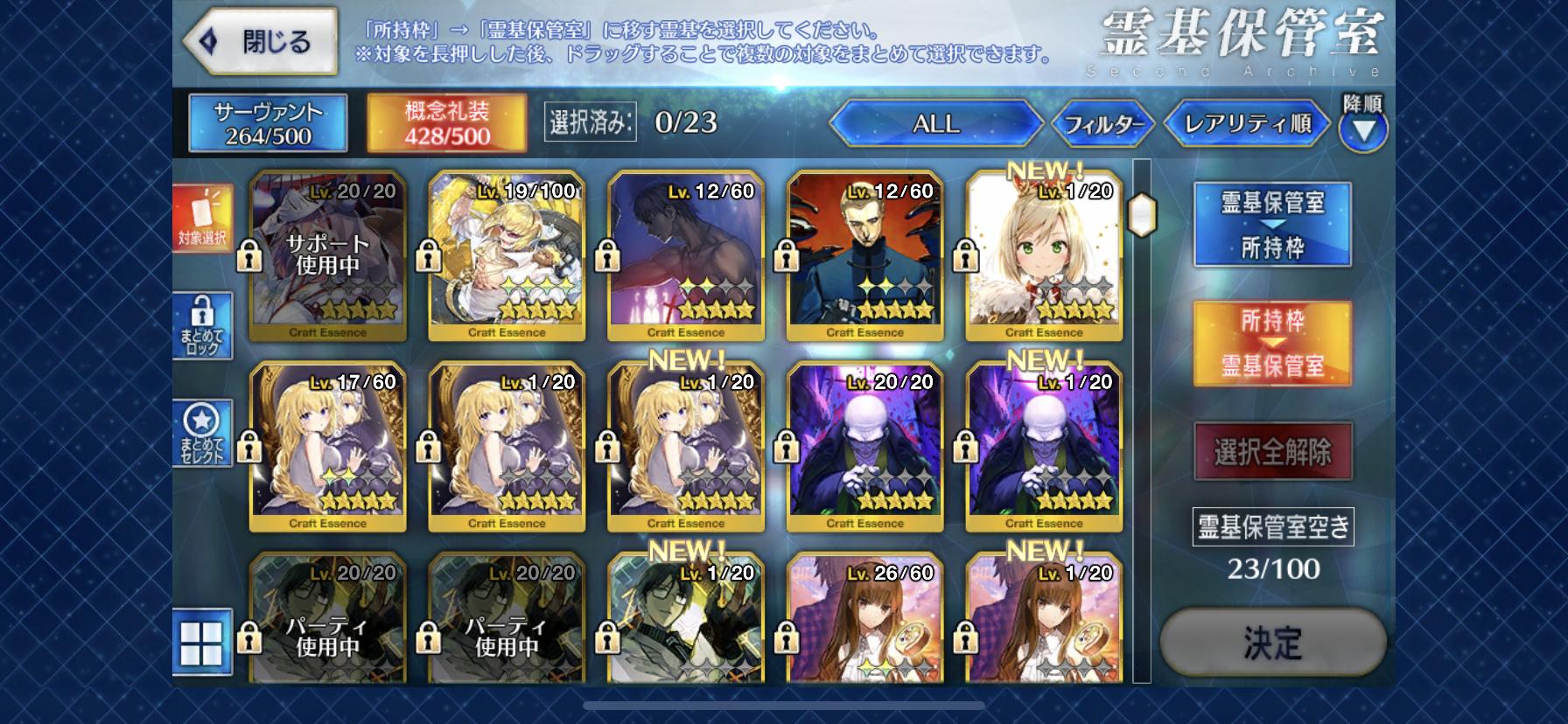This screenshot has width=1568, height=724.
Task: Switch to the サーヴァント tab
Action: (x=268, y=123)
